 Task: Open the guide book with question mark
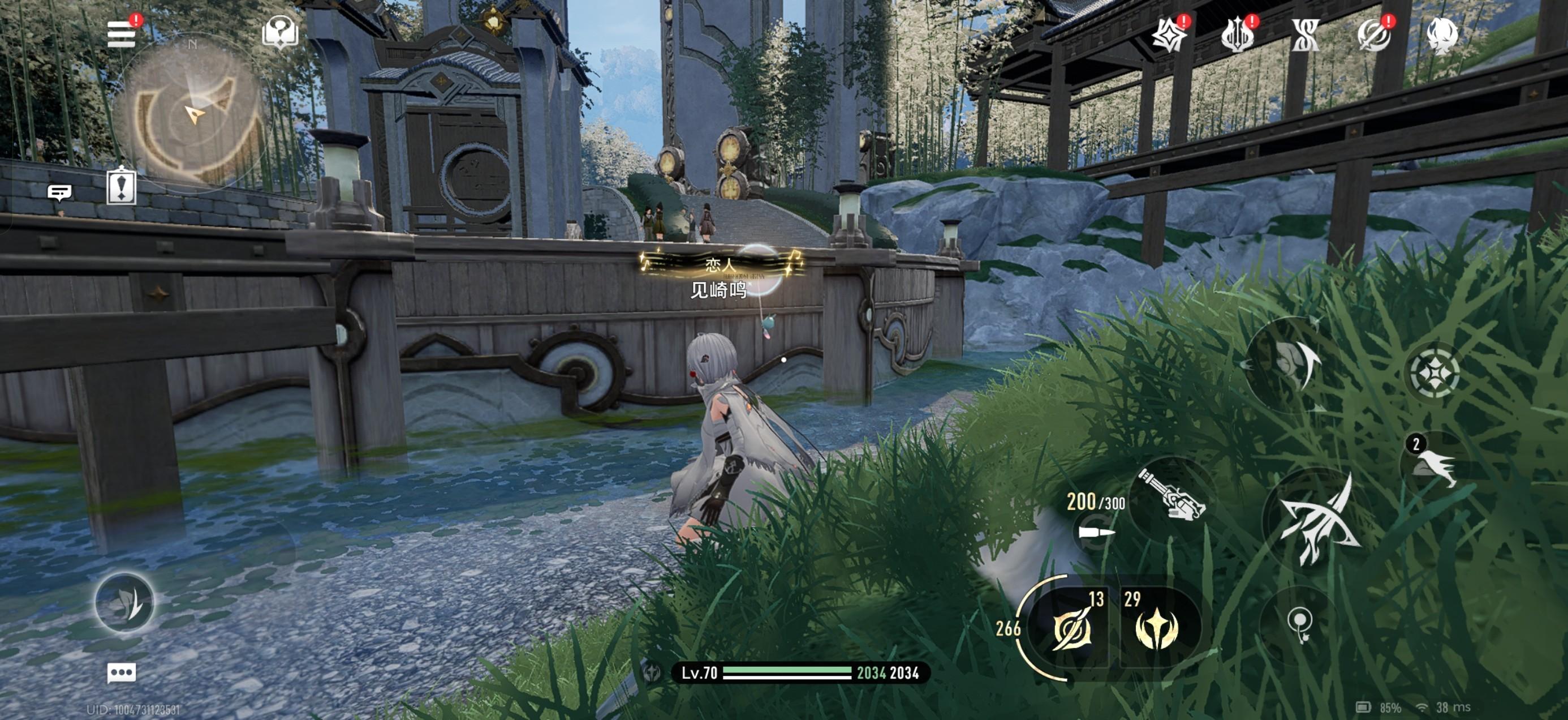(280, 32)
